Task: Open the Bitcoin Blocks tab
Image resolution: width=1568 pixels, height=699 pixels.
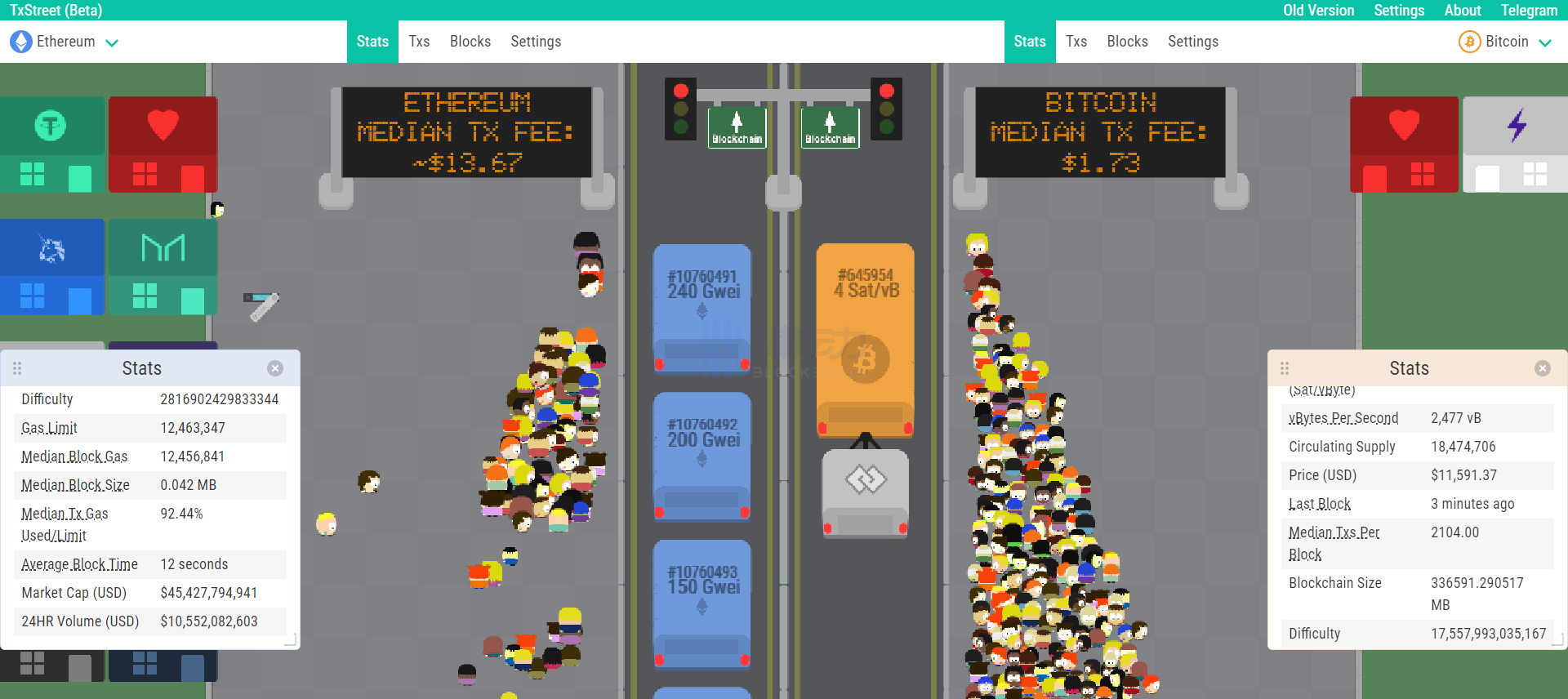Action: [1127, 42]
